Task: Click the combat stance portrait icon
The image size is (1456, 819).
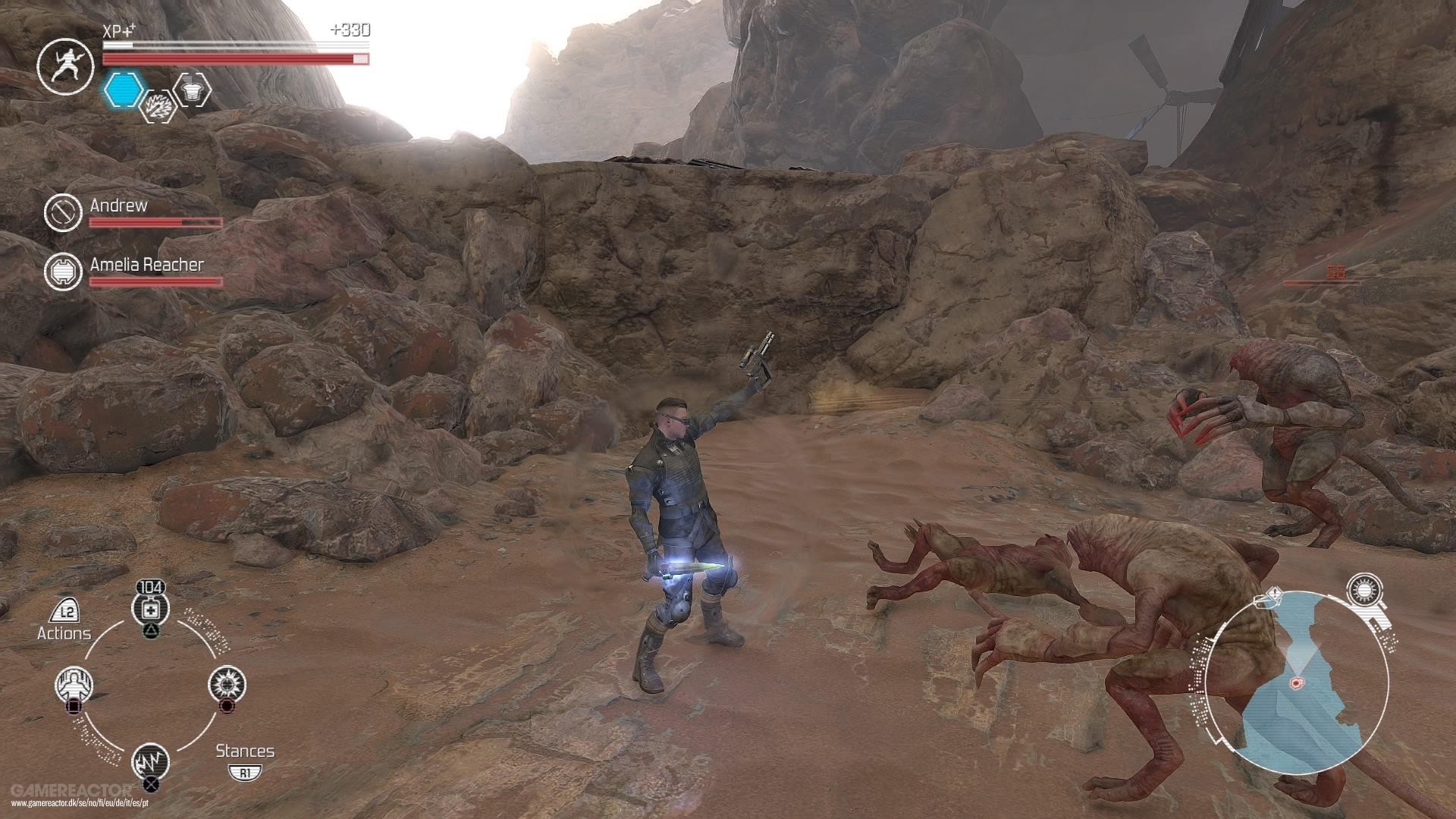Action: pyautogui.click(x=64, y=66)
